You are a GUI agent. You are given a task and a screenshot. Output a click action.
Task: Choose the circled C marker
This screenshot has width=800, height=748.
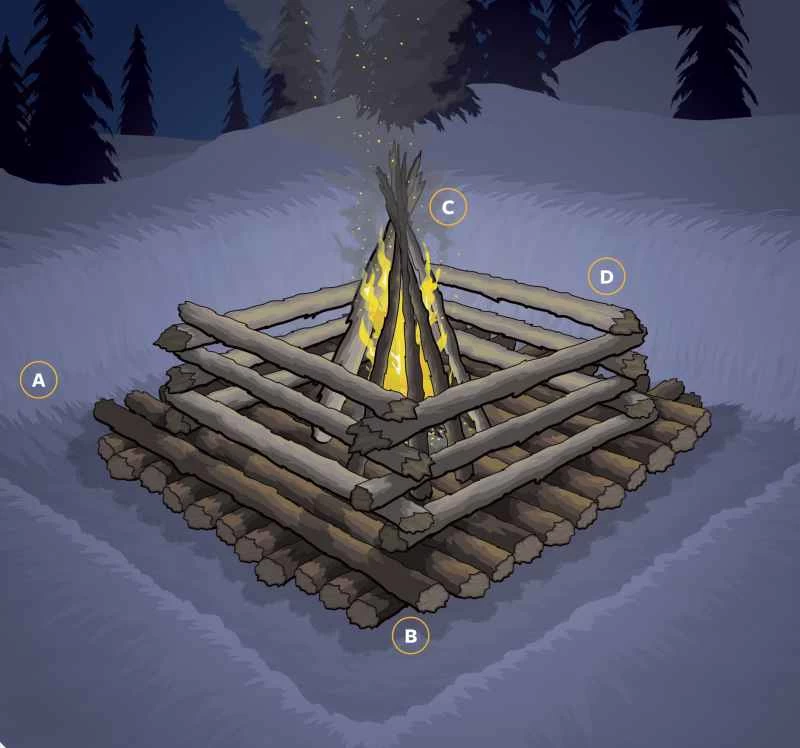[x=448, y=207]
